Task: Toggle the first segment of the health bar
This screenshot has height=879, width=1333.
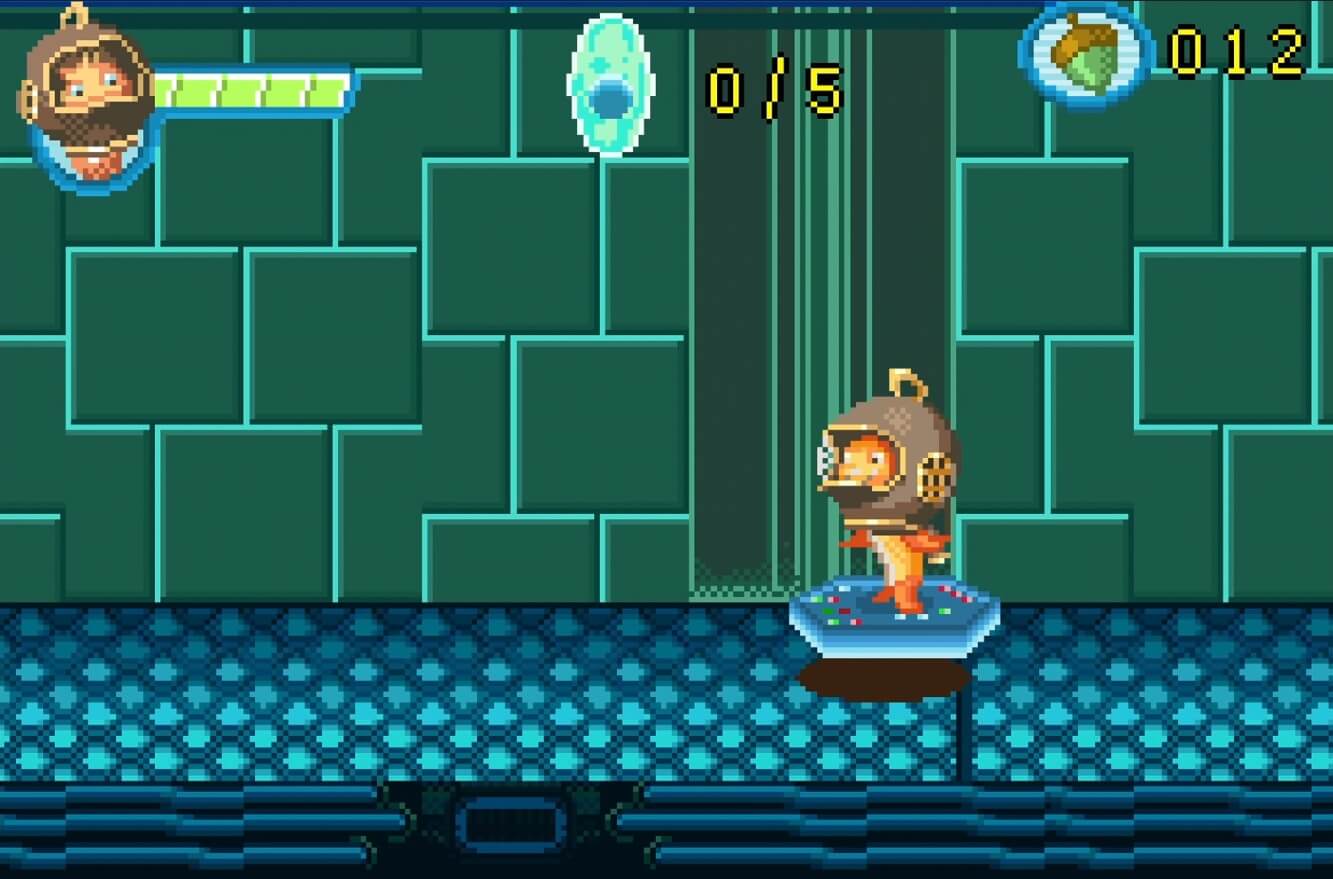Action: 167,90
